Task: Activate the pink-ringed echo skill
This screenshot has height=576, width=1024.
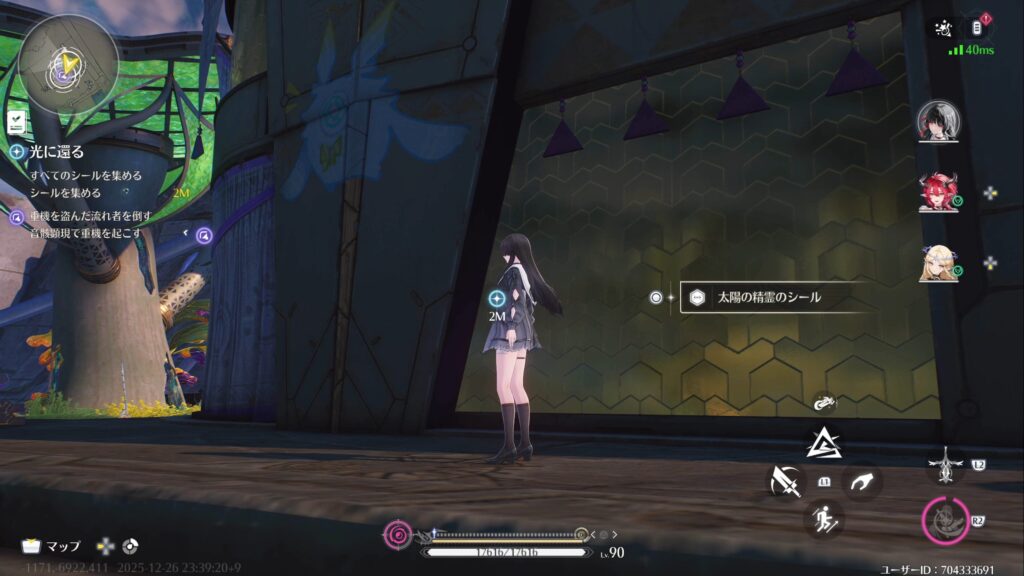Action: 944,519
